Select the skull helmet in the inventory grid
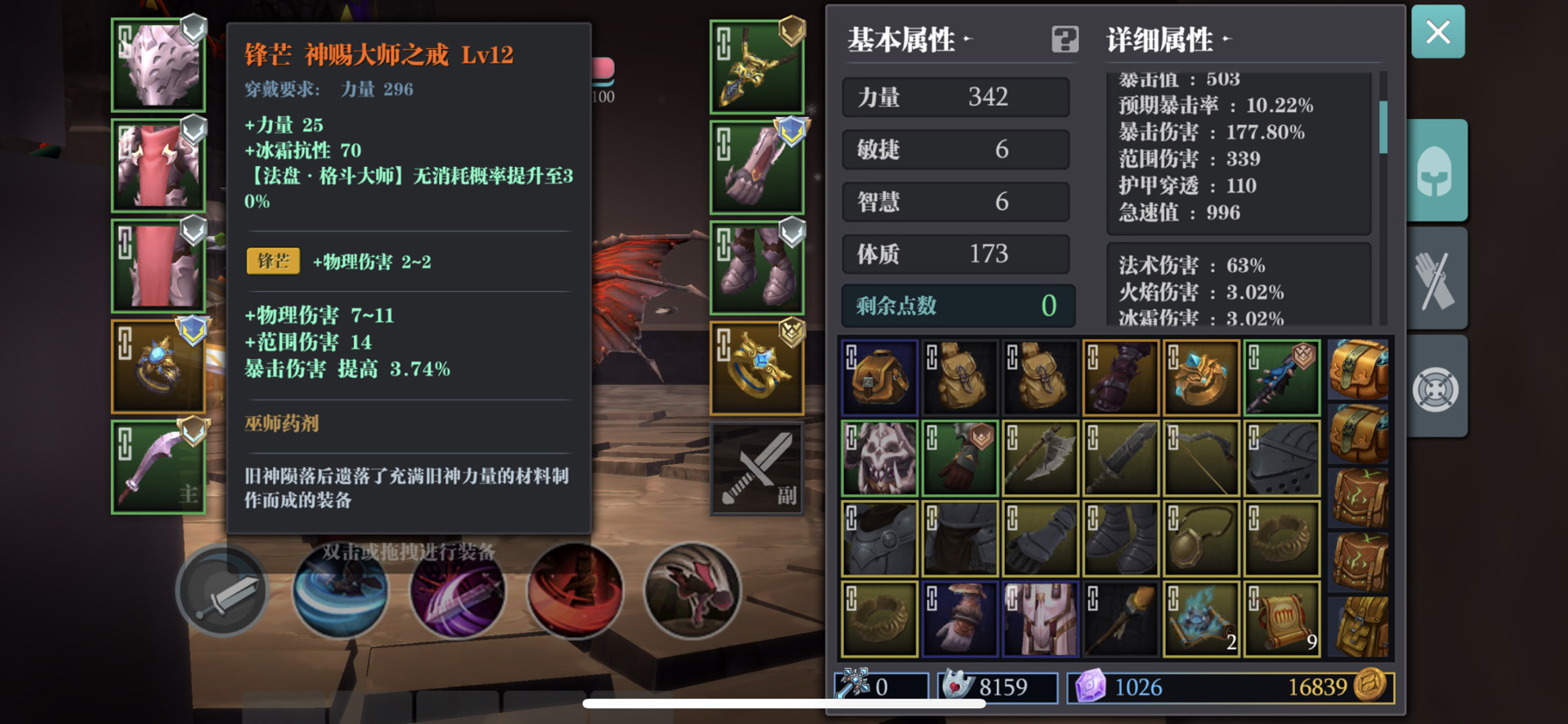 tap(879, 456)
